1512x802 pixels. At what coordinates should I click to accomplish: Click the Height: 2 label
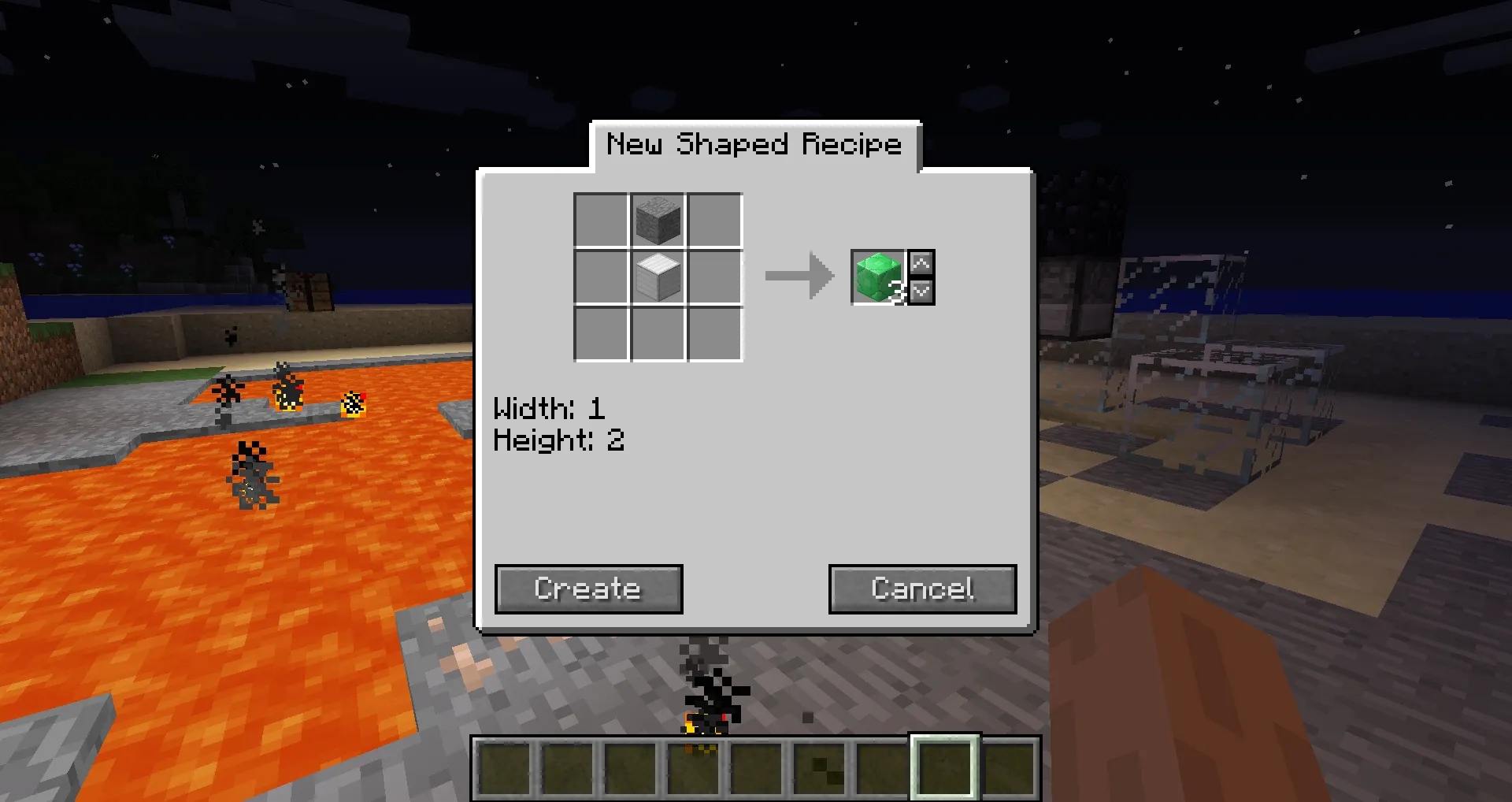click(x=558, y=440)
